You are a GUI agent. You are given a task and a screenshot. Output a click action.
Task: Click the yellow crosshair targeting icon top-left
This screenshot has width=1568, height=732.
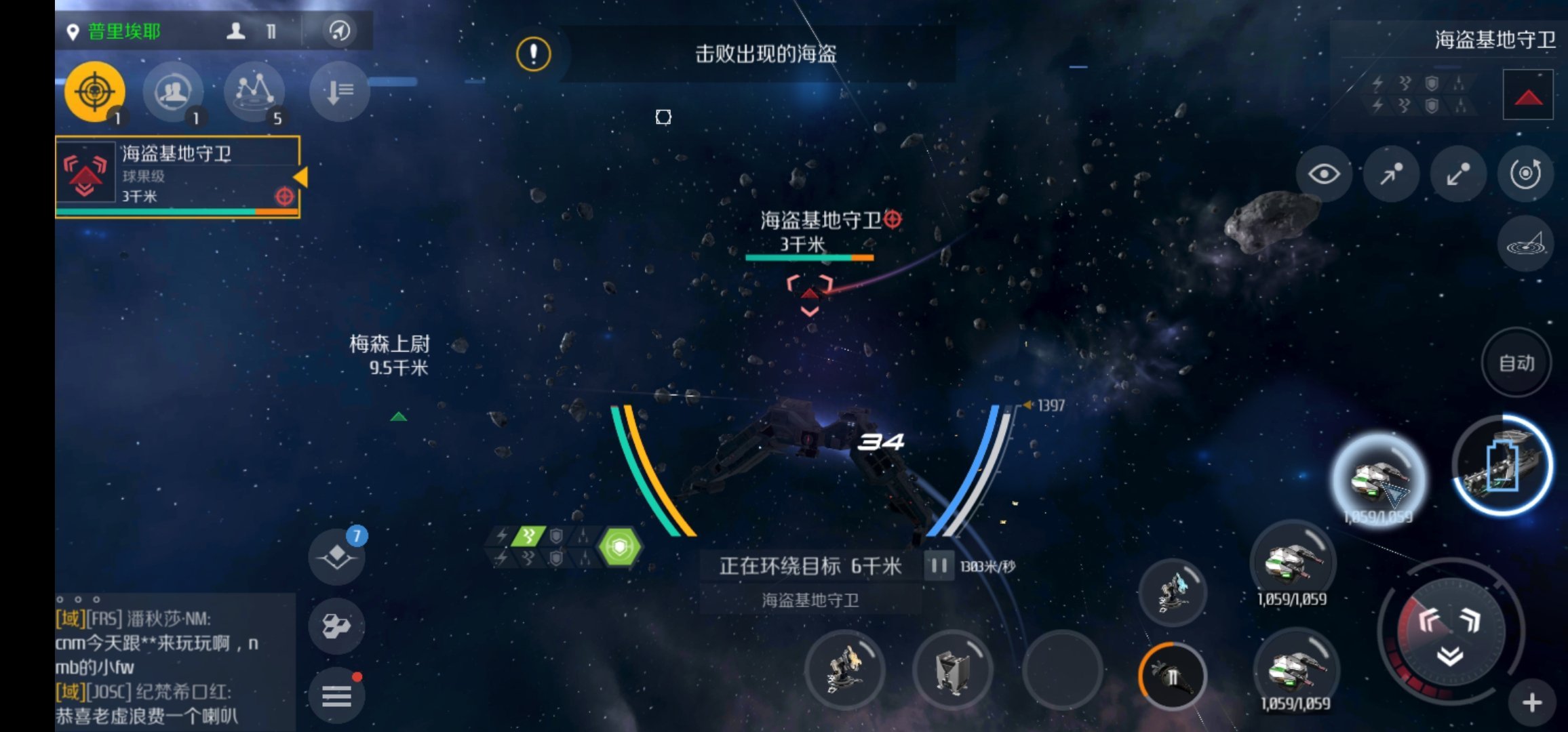(95, 91)
